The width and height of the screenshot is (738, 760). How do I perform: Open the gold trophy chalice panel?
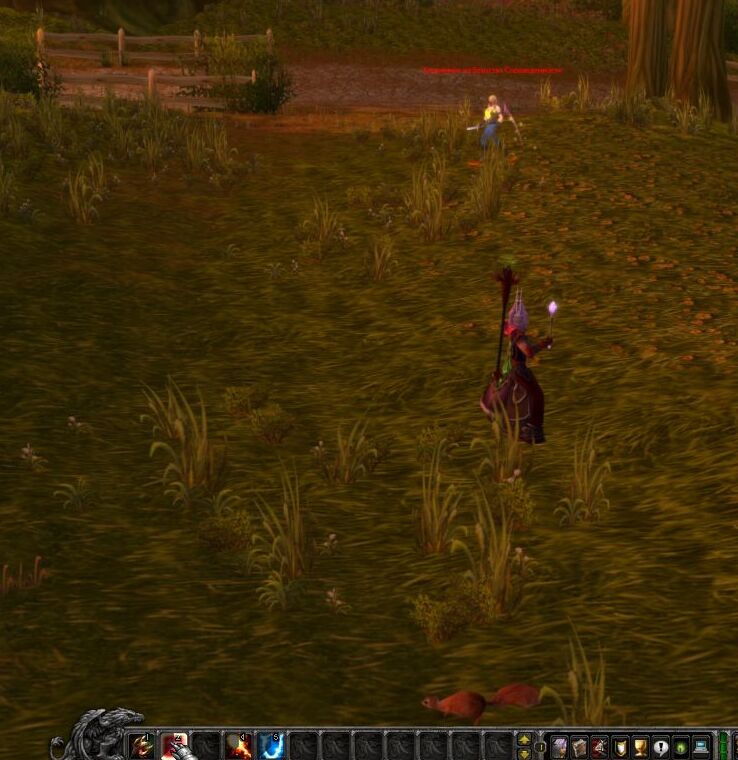(640, 747)
